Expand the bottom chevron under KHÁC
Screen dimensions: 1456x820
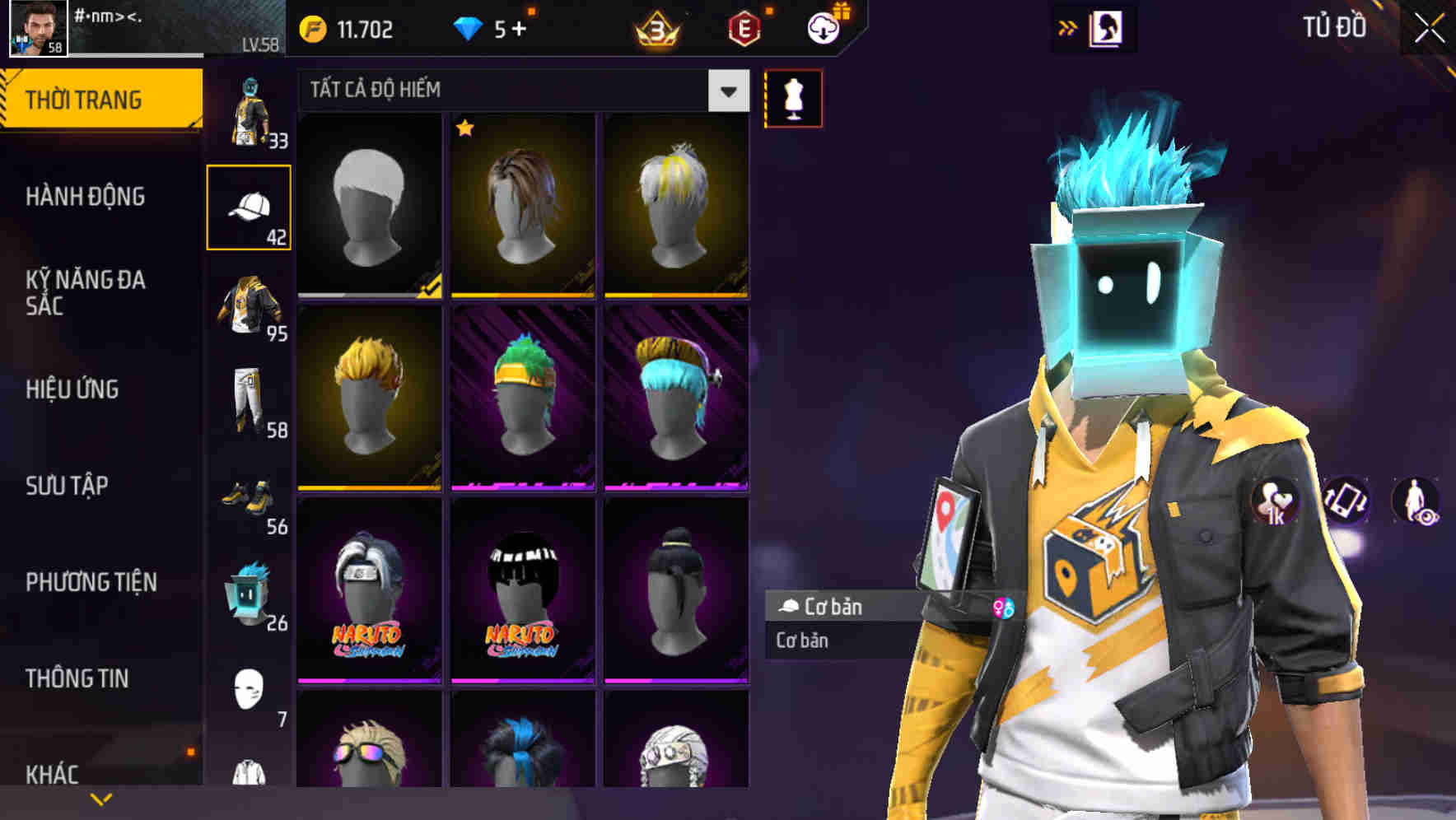(100, 797)
